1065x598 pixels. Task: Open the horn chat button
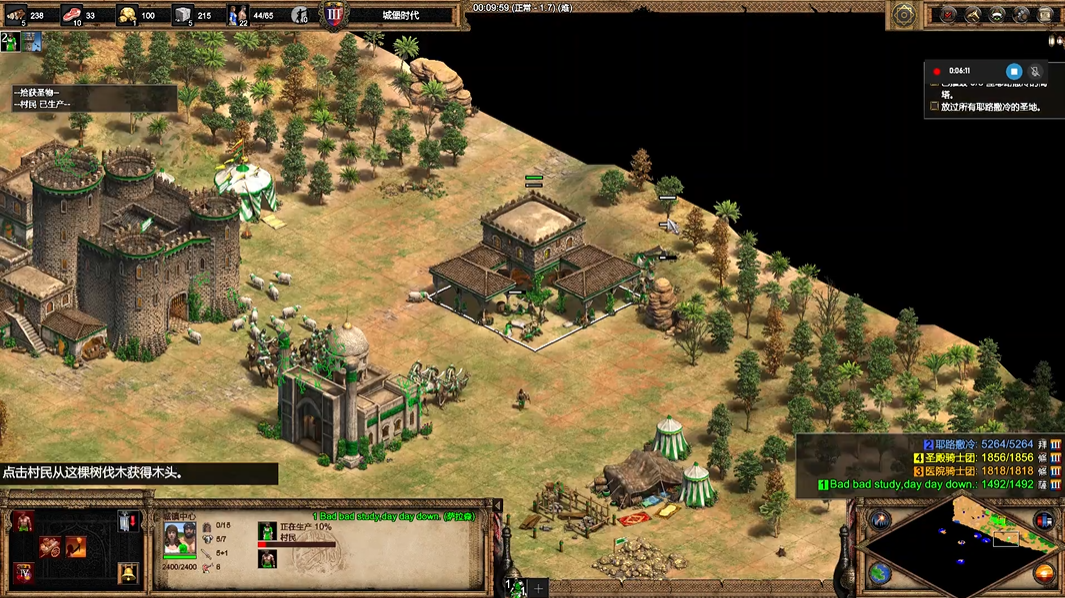point(972,15)
